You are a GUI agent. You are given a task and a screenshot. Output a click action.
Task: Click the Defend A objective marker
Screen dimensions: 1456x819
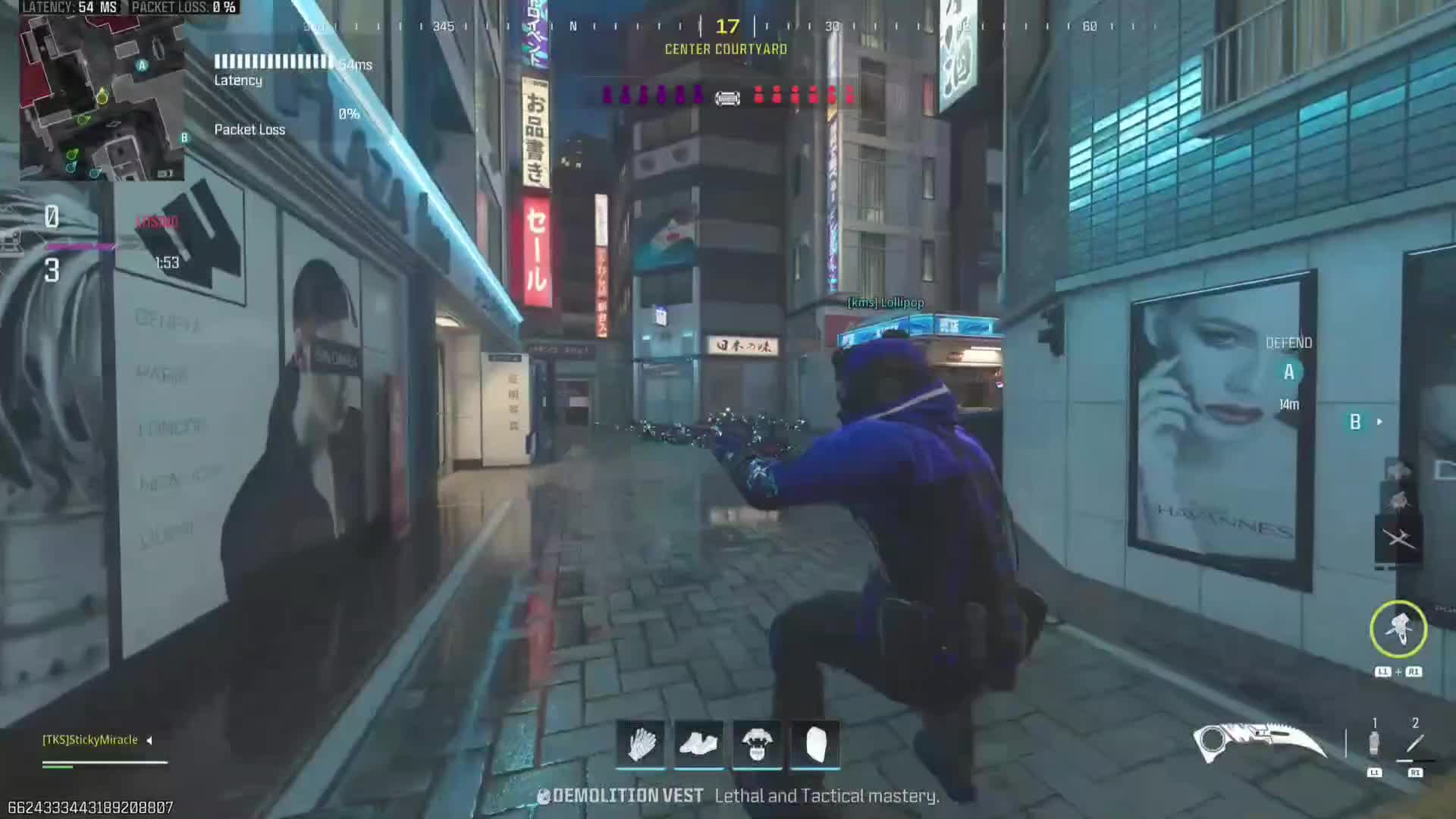(x=1288, y=372)
